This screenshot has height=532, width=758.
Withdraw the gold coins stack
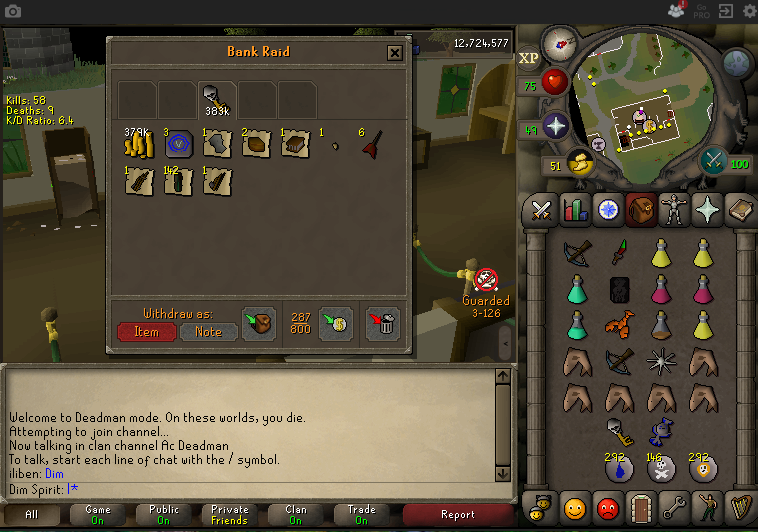coord(136,145)
